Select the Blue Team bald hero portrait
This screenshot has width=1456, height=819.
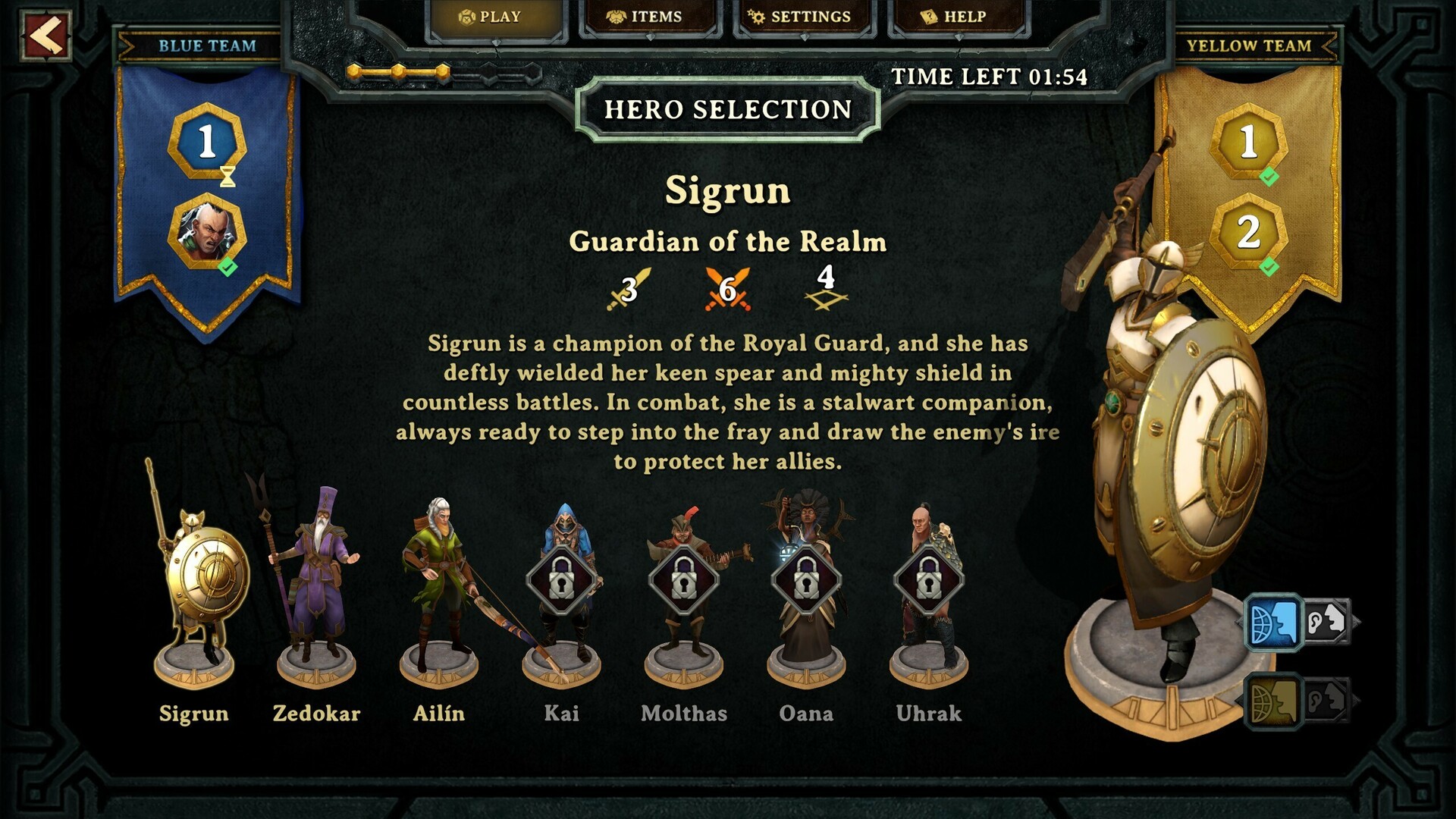(x=206, y=231)
